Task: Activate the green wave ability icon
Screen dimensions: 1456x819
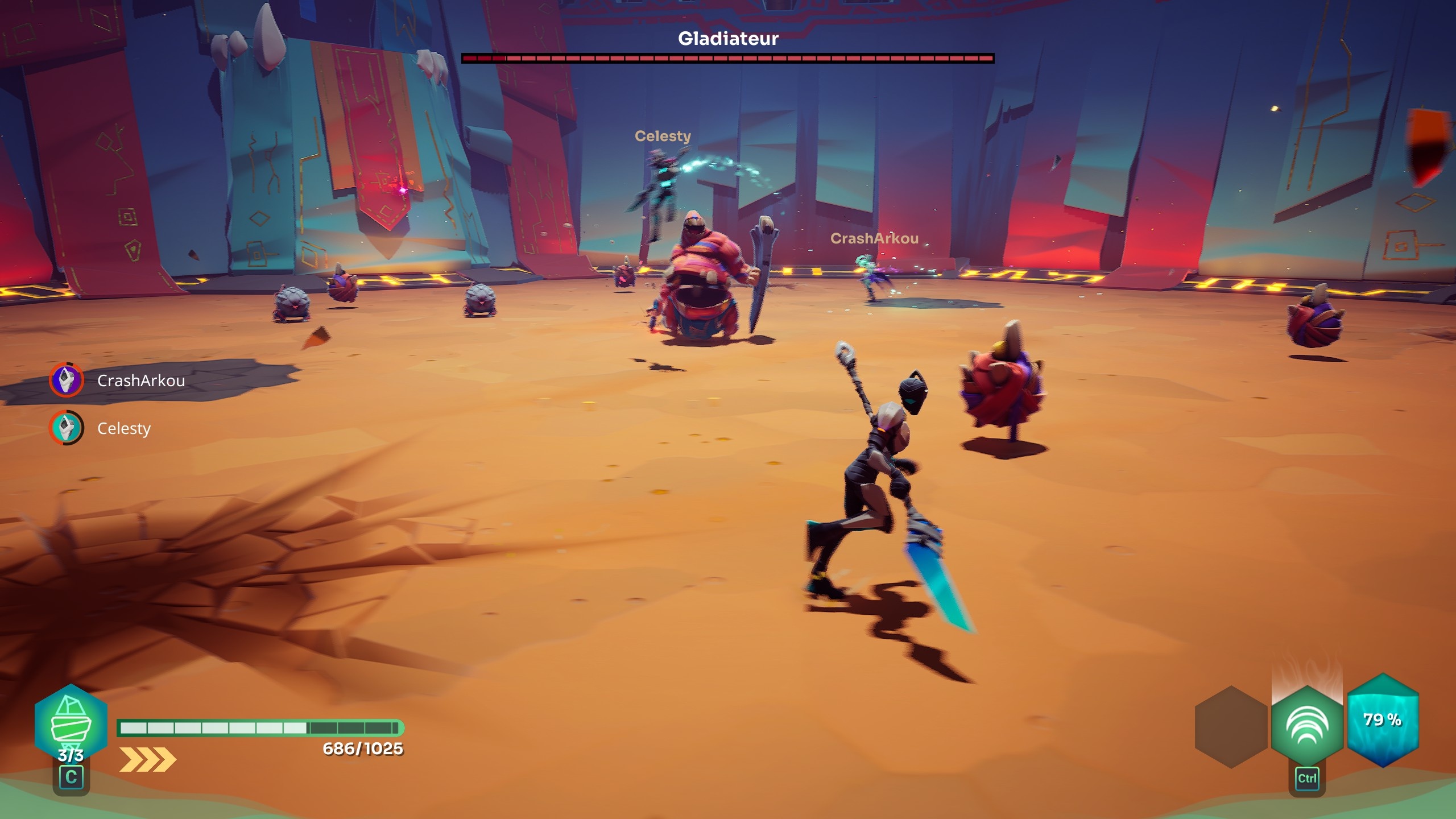Action: (x=1306, y=725)
